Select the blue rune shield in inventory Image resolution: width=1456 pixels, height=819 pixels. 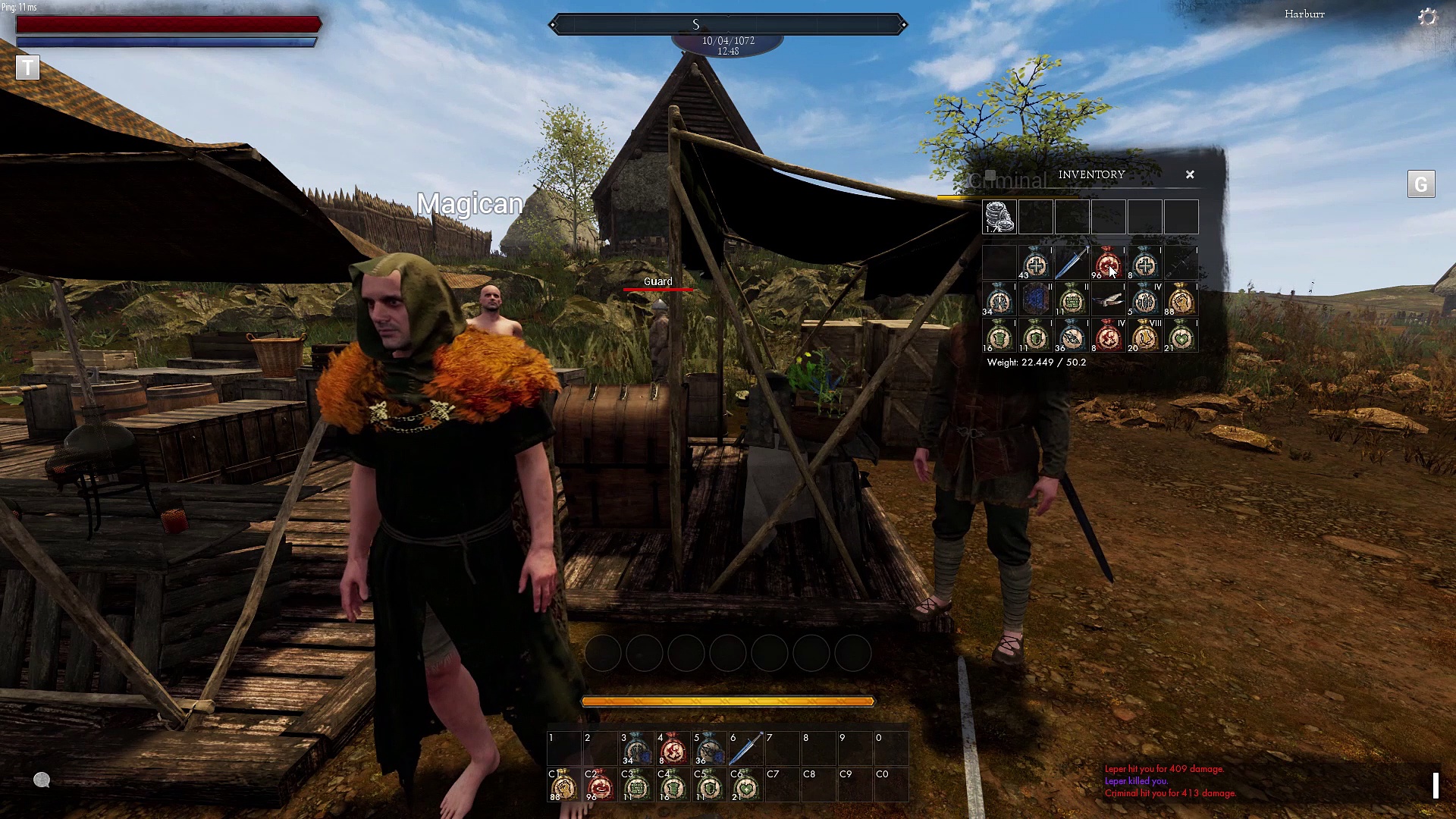click(x=1035, y=300)
